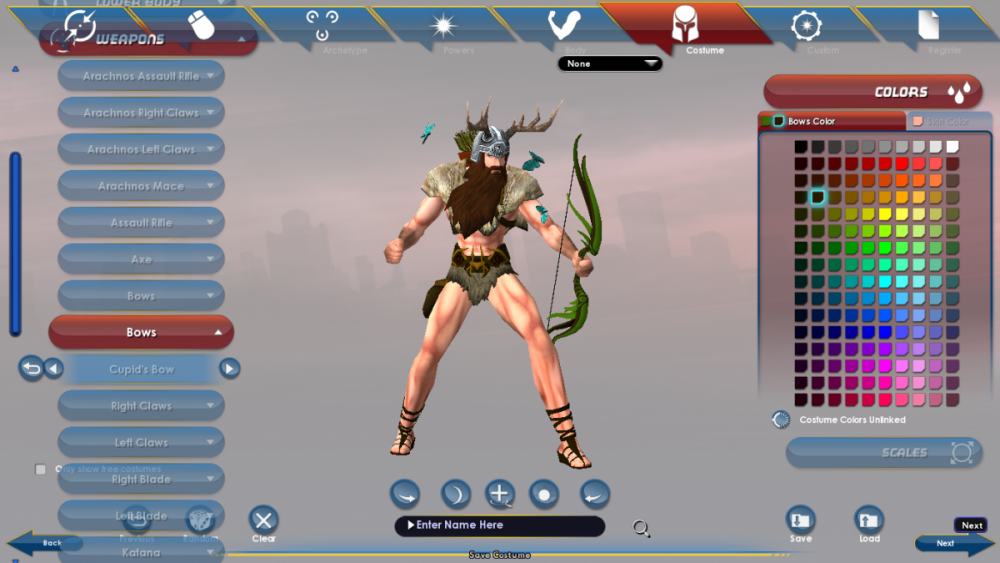Zoom in with the plus button
Screen dimensions: 1000x563
click(500, 493)
